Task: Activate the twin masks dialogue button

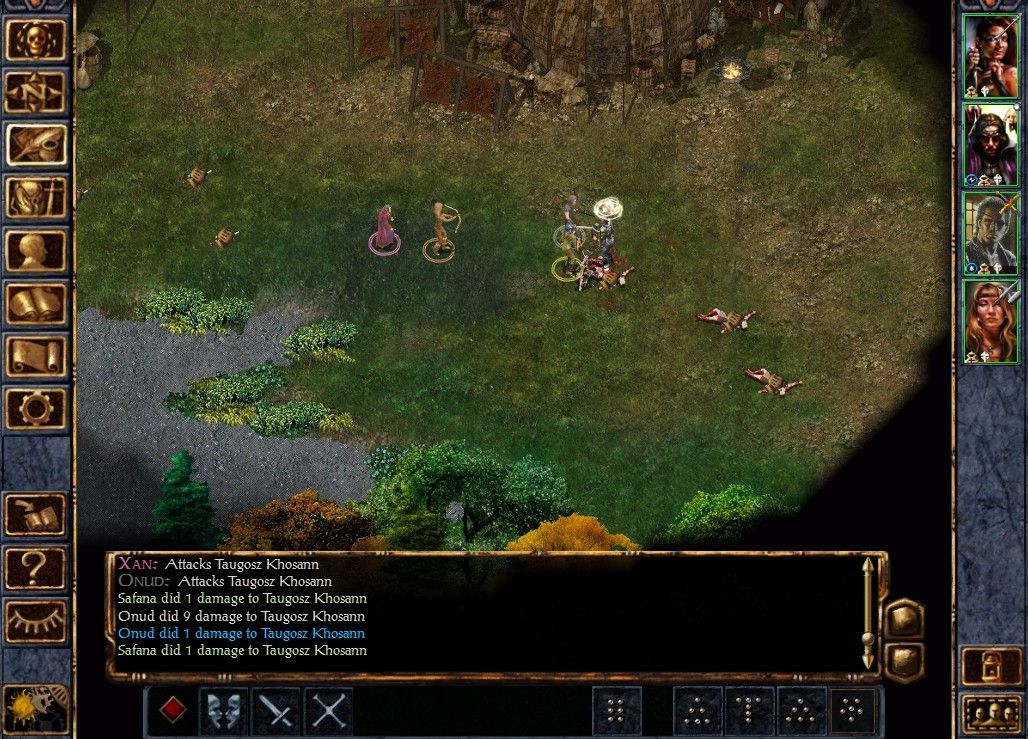Action: point(224,711)
